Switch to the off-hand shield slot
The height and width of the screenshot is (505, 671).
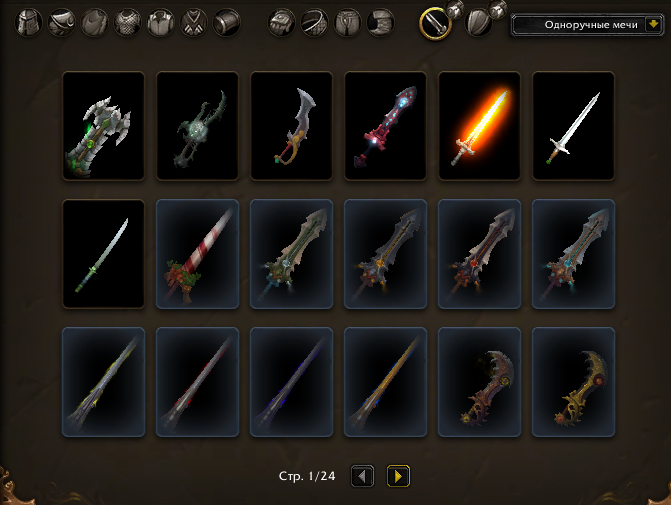click(479, 22)
